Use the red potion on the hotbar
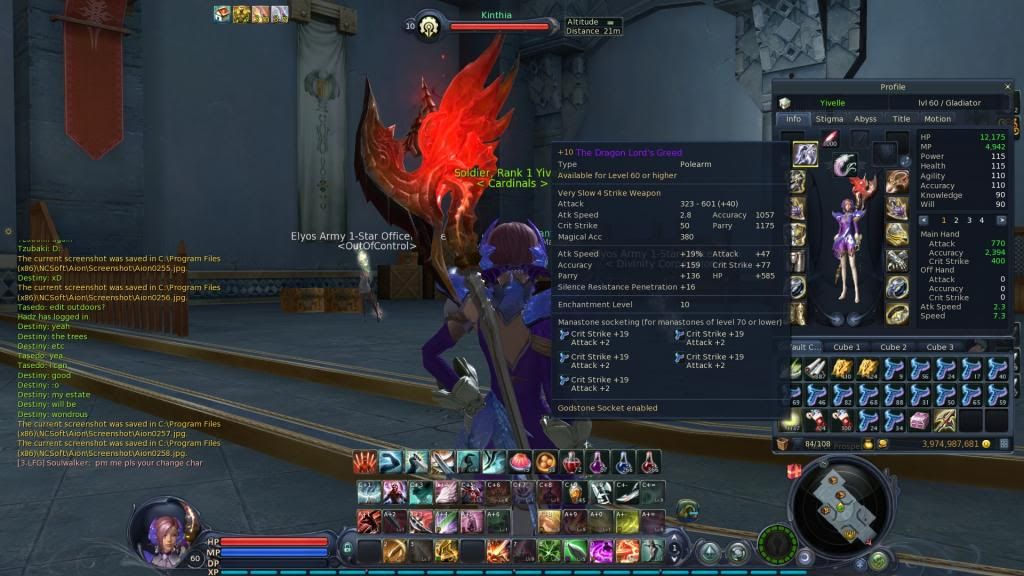 point(570,462)
